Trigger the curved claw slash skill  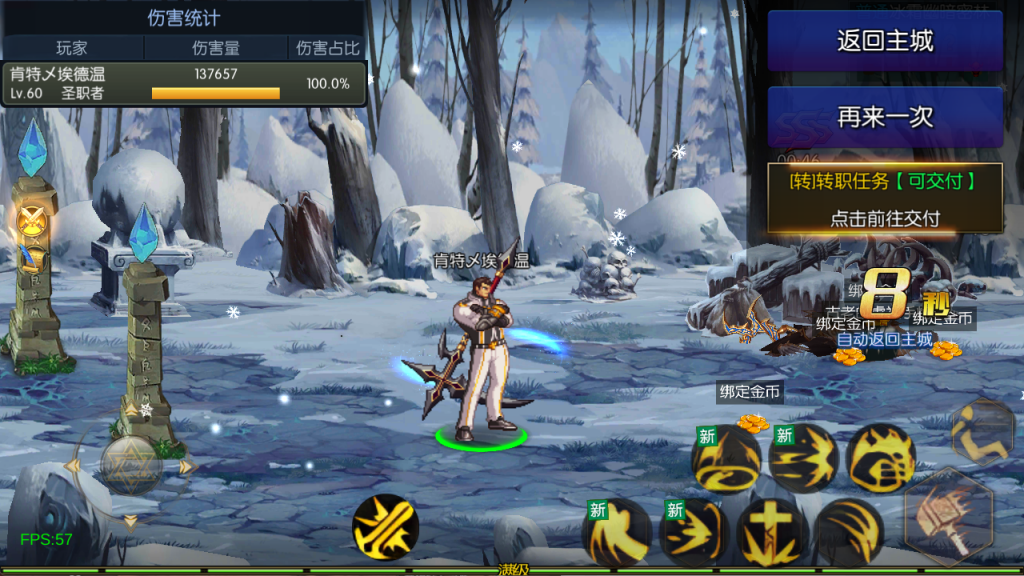[x=849, y=532]
